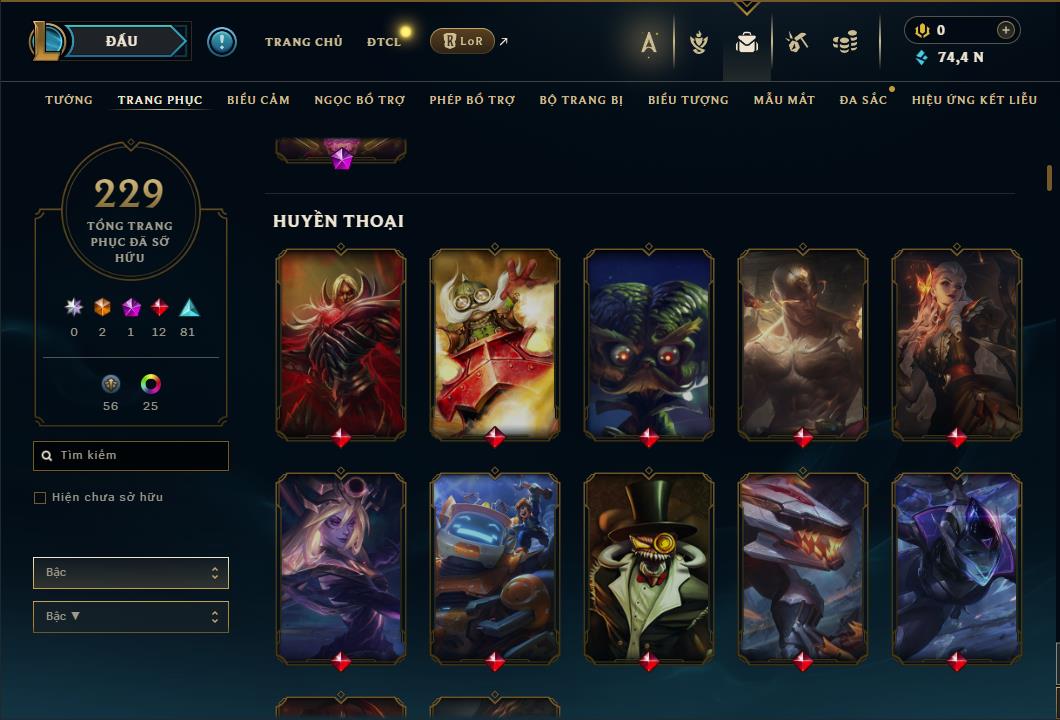The height and width of the screenshot is (720, 1060).
Task: Switch to PHÉP BỔ TRỢ tab
Action: click(472, 100)
